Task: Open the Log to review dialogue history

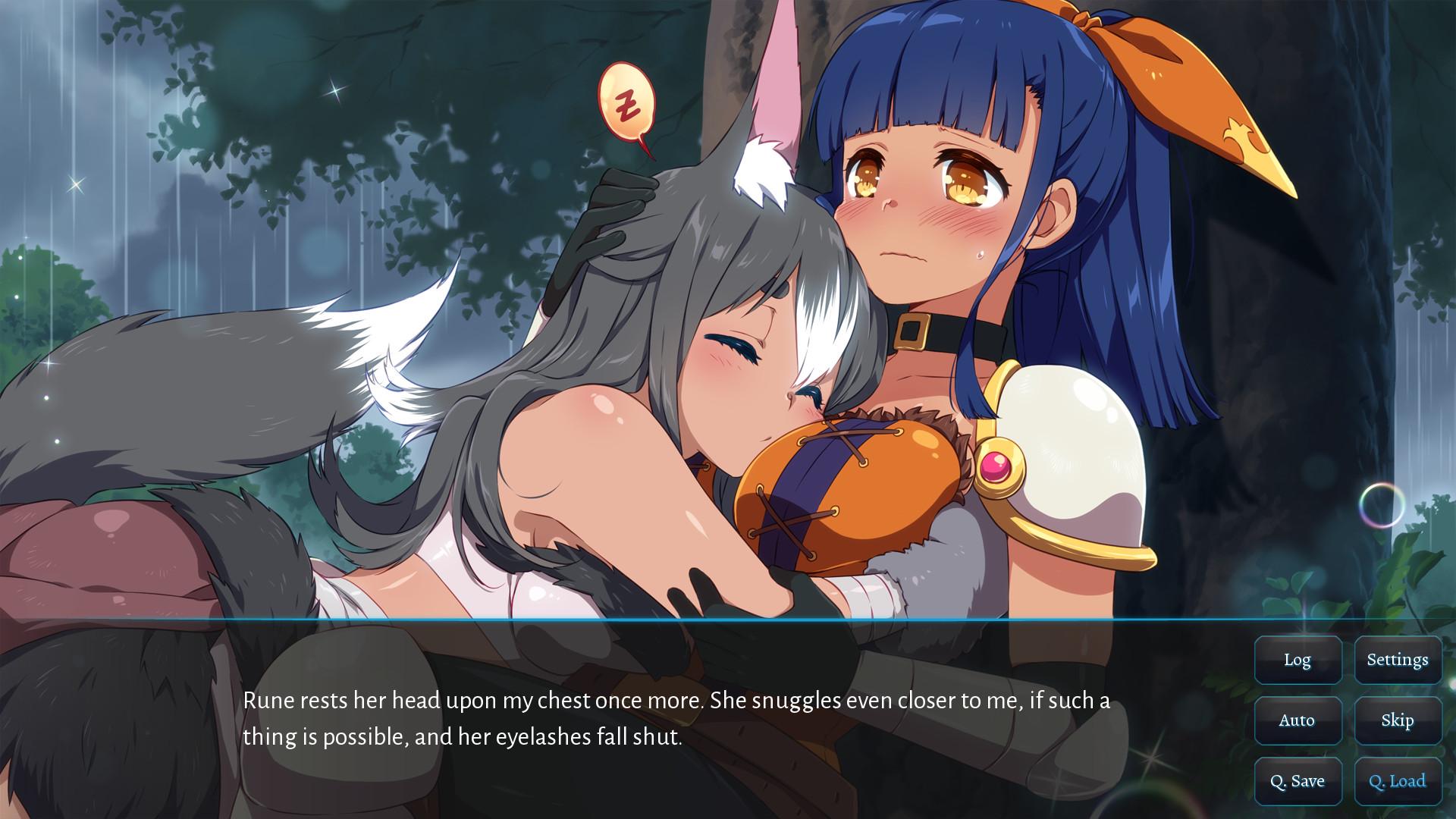Action: pyautogui.click(x=1298, y=660)
